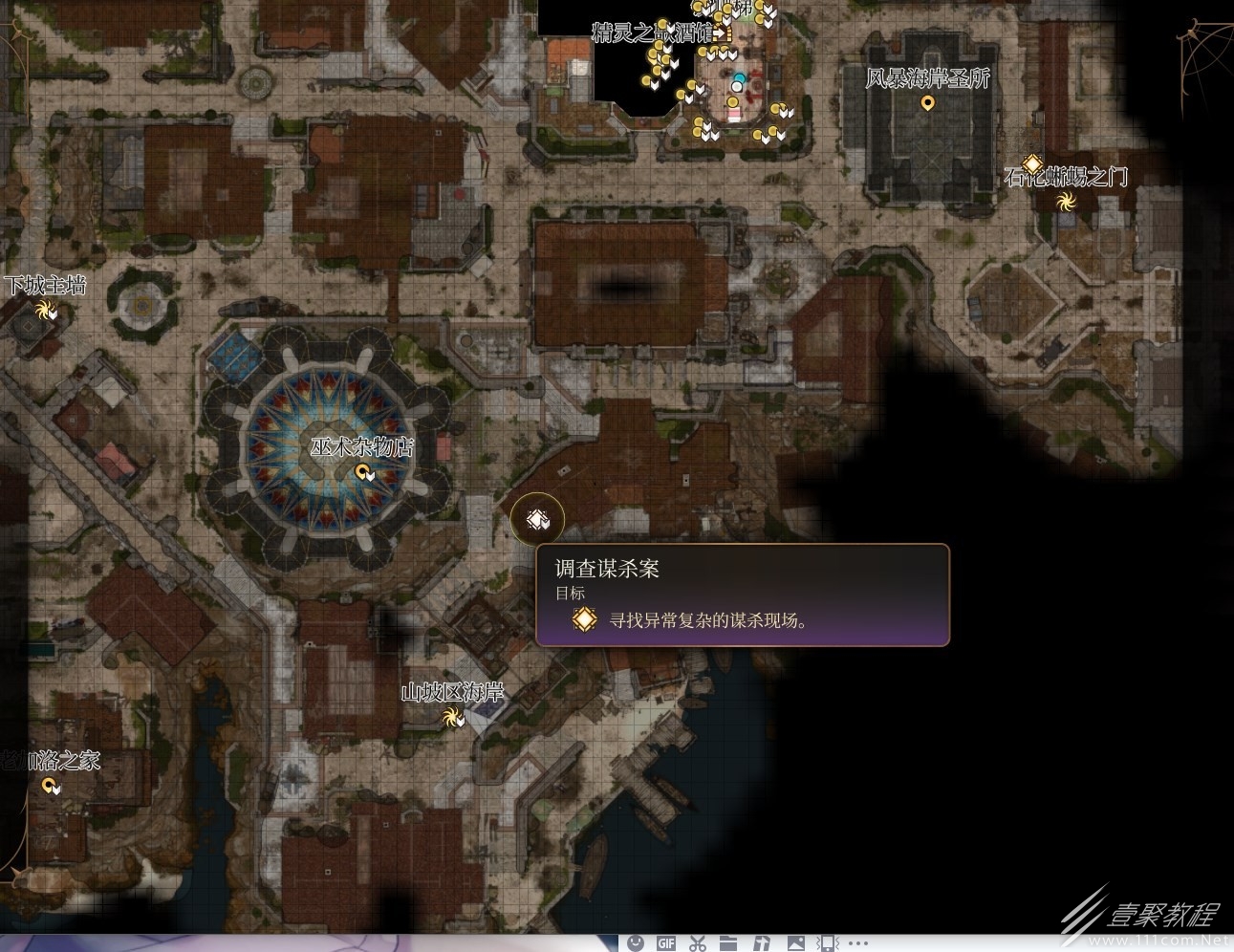The height and width of the screenshot is (952, 1234).
Task: Click the picture icon in toolbar
Action: coord(794,943)
